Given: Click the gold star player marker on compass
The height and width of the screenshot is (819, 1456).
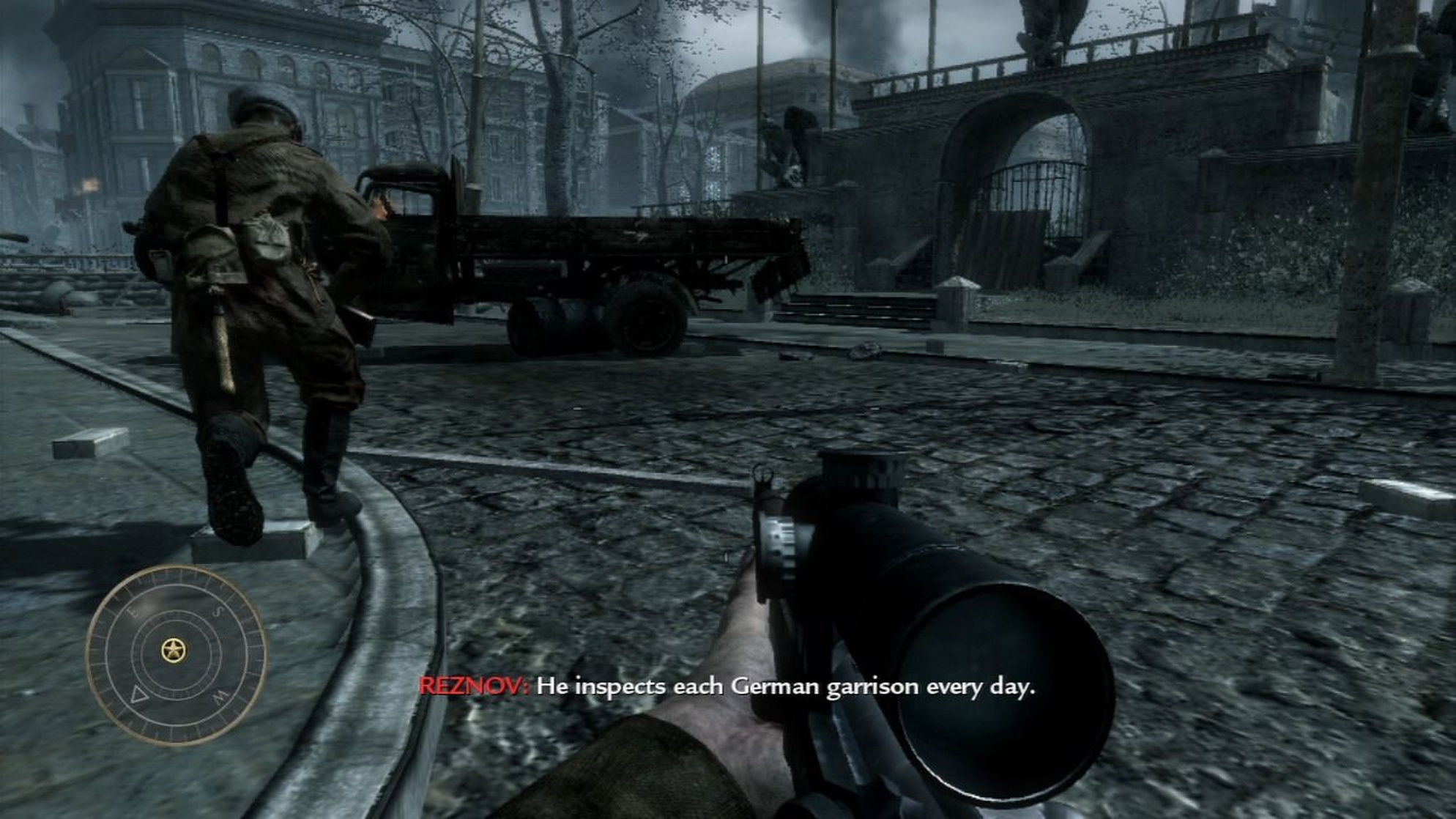Looking at the screenshot, I should pyautogui.click(x=174, y=651).
